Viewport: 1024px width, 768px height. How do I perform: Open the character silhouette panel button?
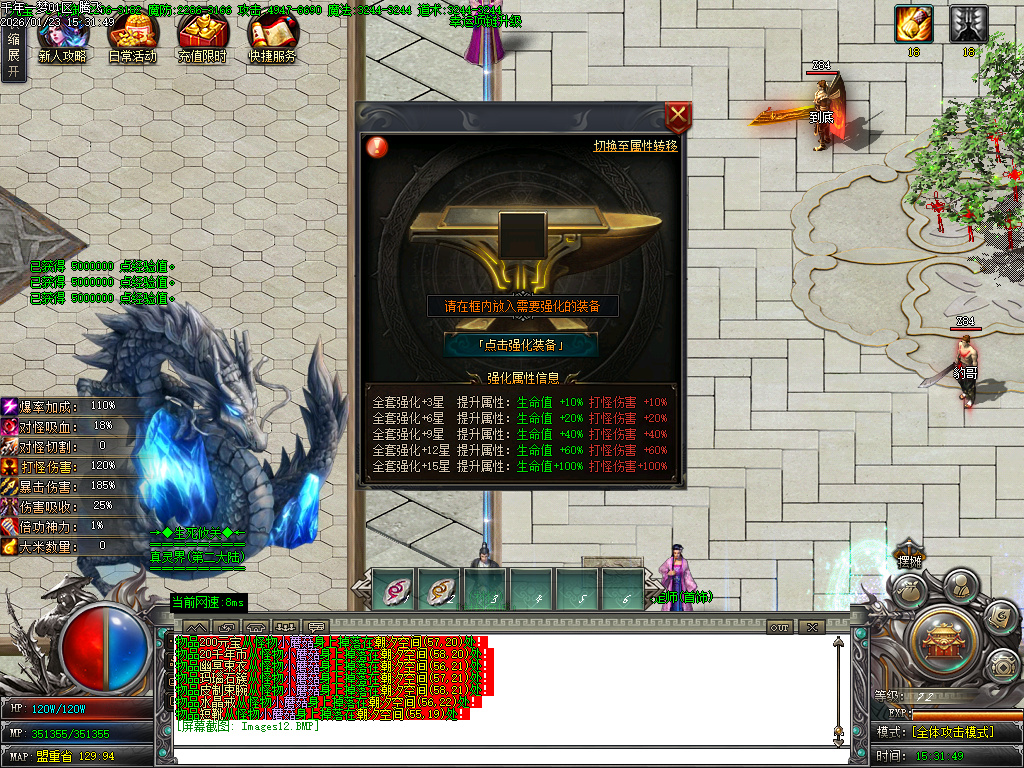pyautogui.click(x=961, y=585)
